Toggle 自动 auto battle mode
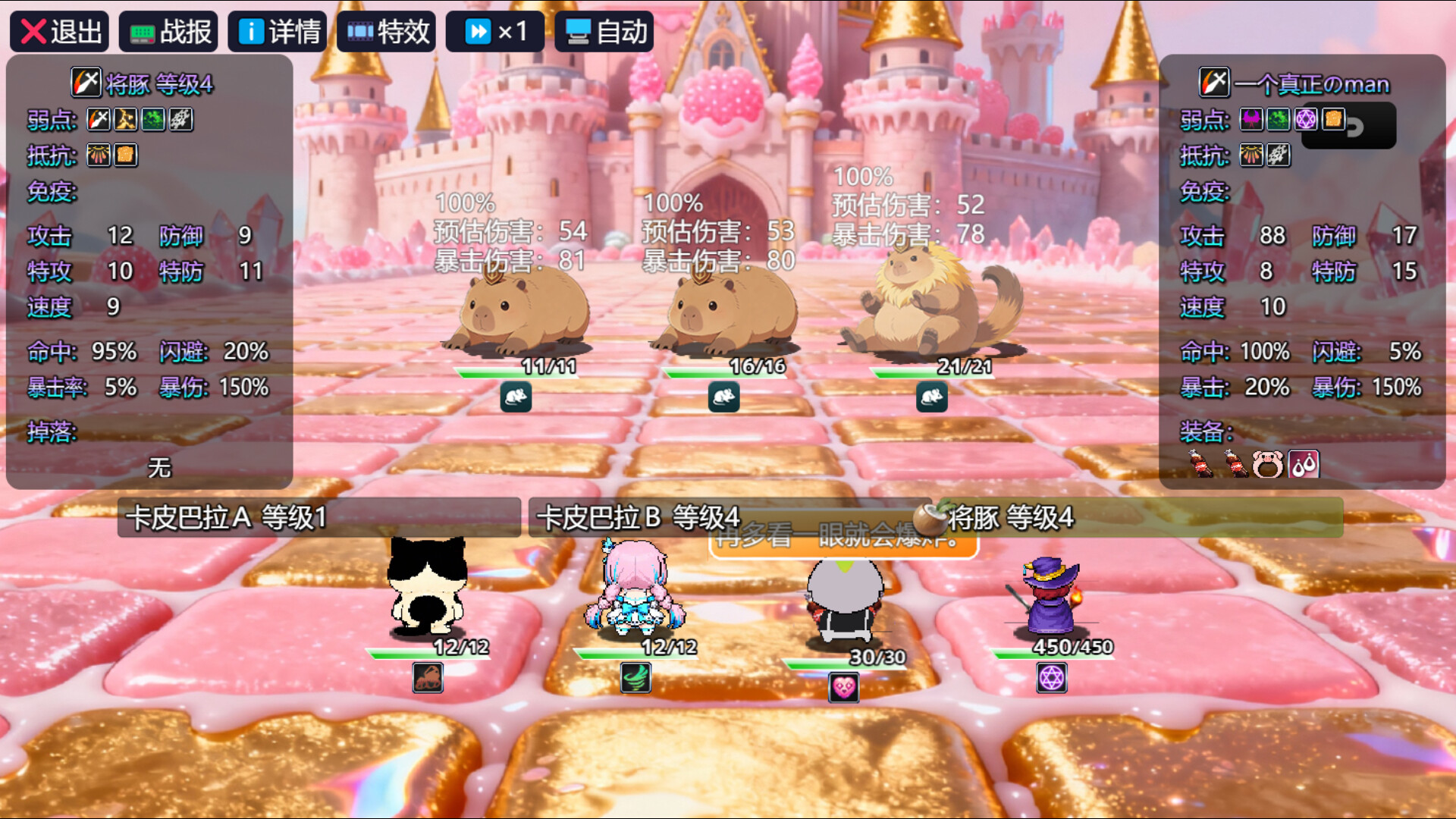This screenshot has height=819, width=1456. pos(605,31)
